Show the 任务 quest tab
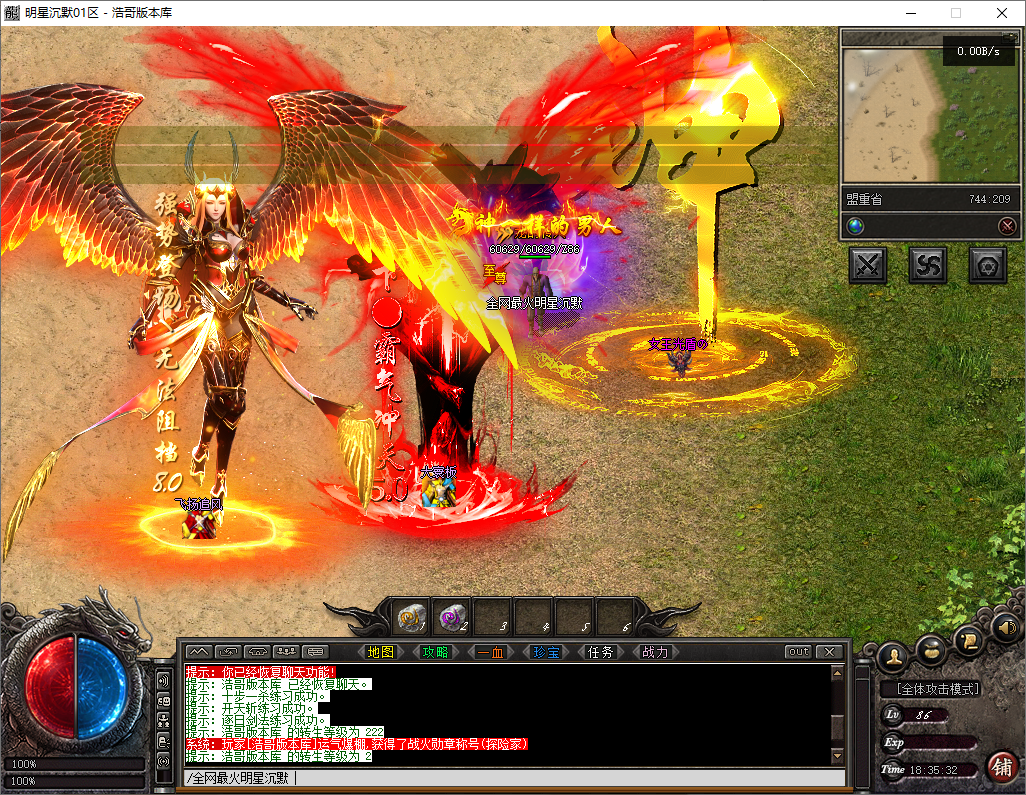This screenshot has width=1026, height=795. point(601,652)
